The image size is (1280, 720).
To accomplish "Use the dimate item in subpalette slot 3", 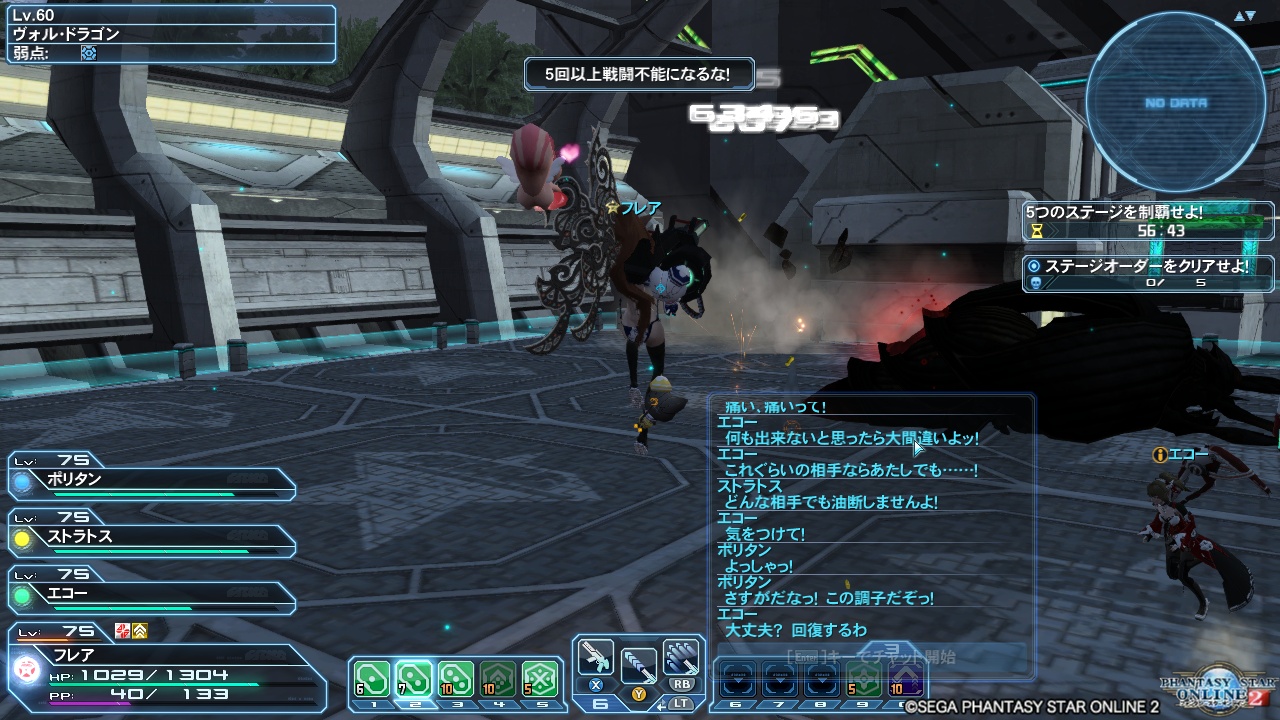I will [x=458, y=676].
